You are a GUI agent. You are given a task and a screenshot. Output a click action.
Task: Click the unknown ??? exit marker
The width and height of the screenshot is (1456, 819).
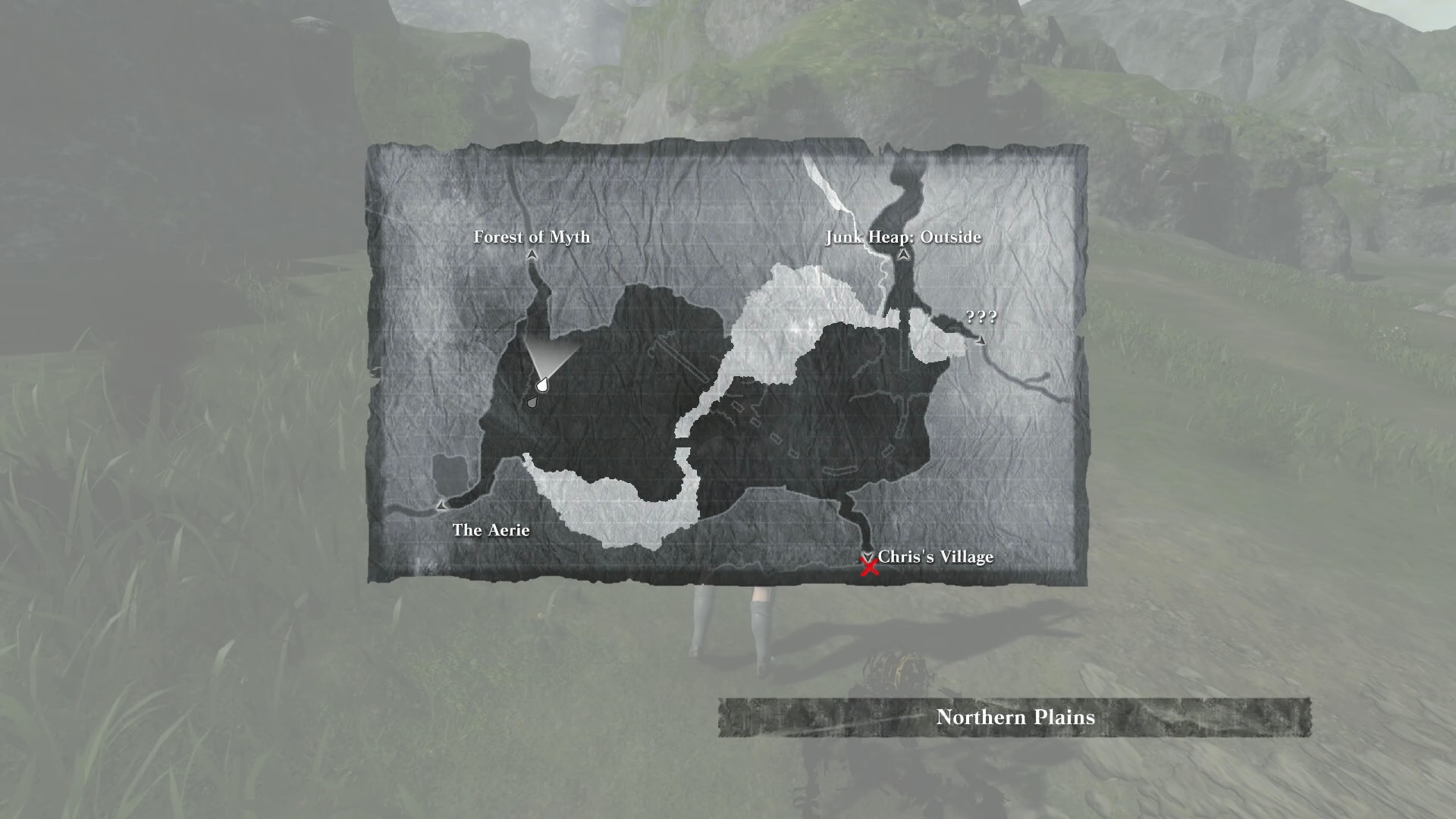[981, 340]
